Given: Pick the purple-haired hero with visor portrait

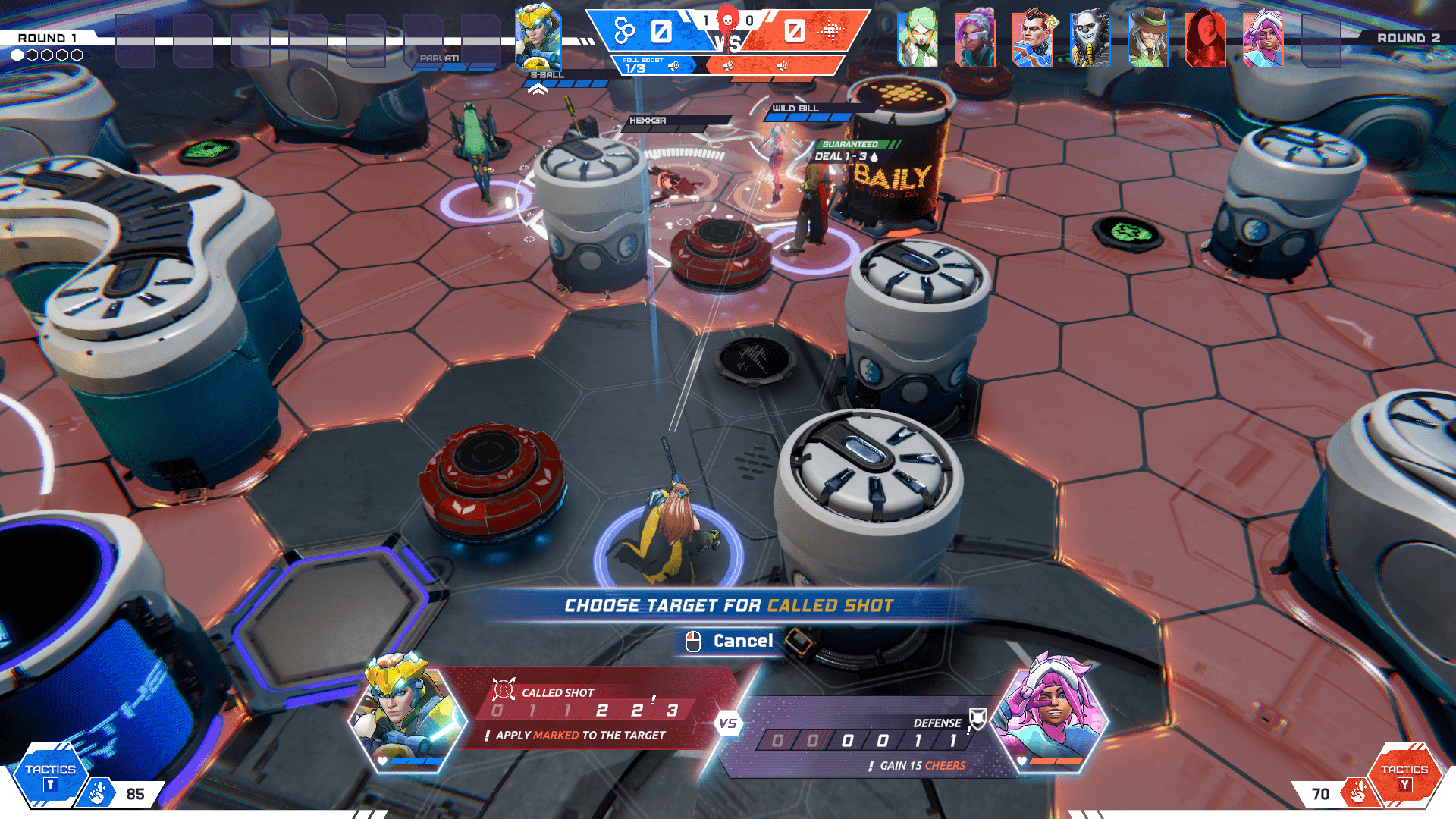Looking at the screenshot, I should point(974,38).
